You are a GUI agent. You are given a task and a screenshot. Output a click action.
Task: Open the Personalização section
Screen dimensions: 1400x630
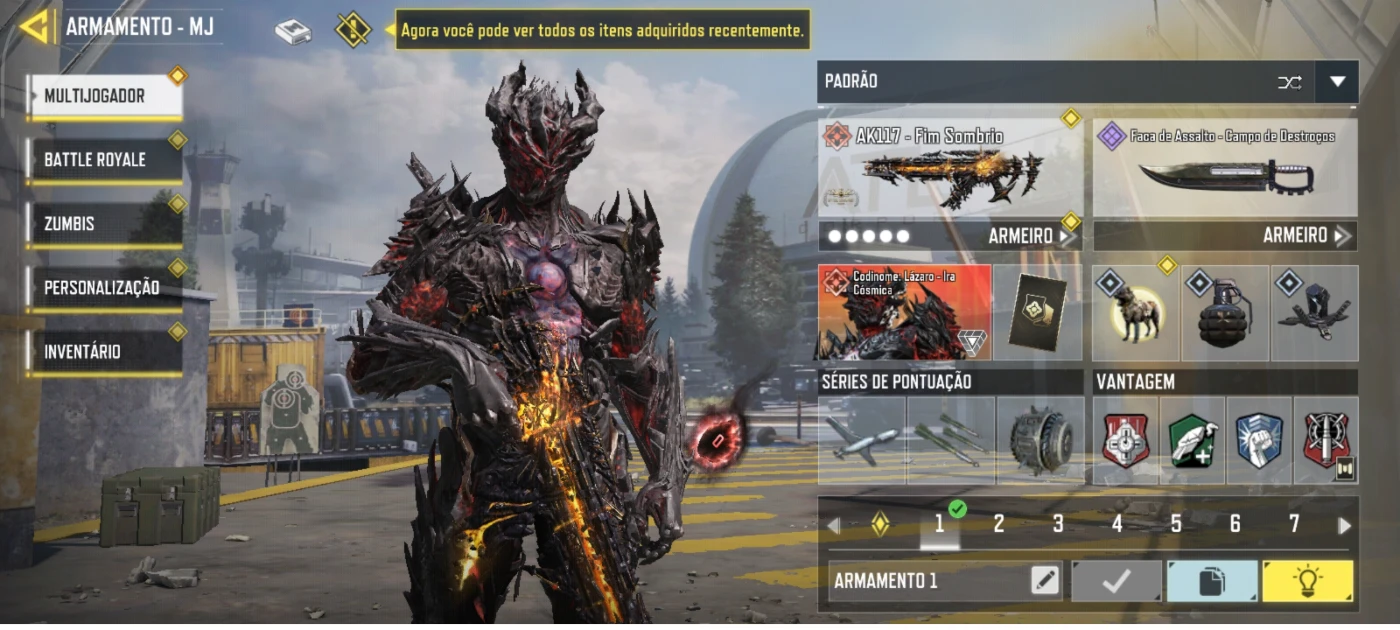pos(105,288)
